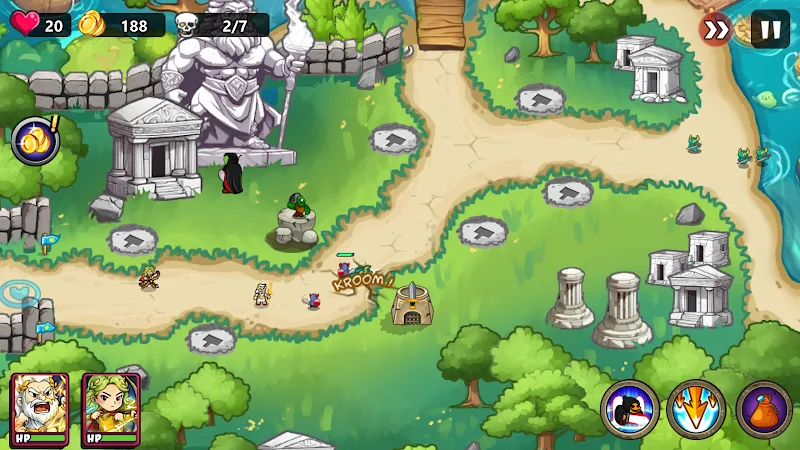Select the green-haired hero portrait
800x450 pixels.
pos(110,406)
